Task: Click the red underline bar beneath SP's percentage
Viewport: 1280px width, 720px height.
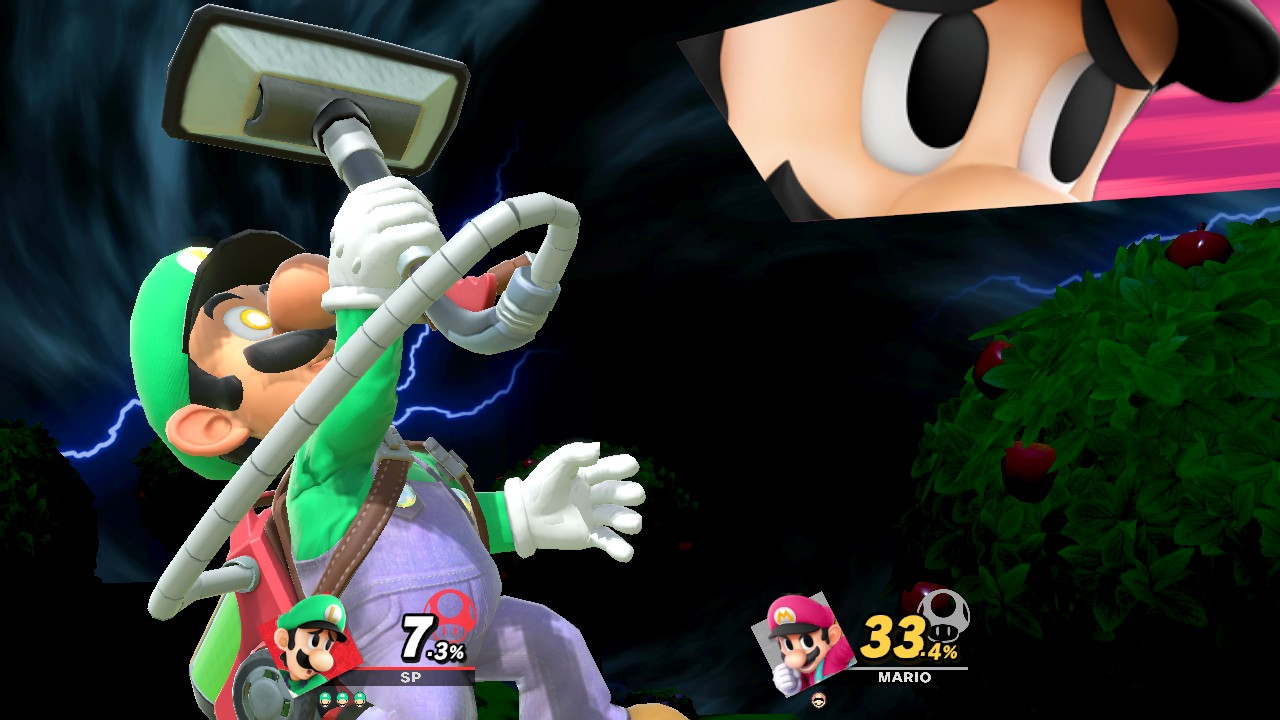Action: [416, 668]
